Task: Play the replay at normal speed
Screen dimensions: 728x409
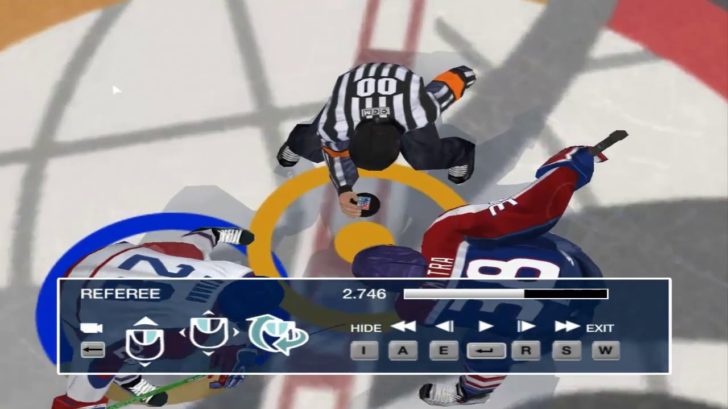Action: point(485,327)
